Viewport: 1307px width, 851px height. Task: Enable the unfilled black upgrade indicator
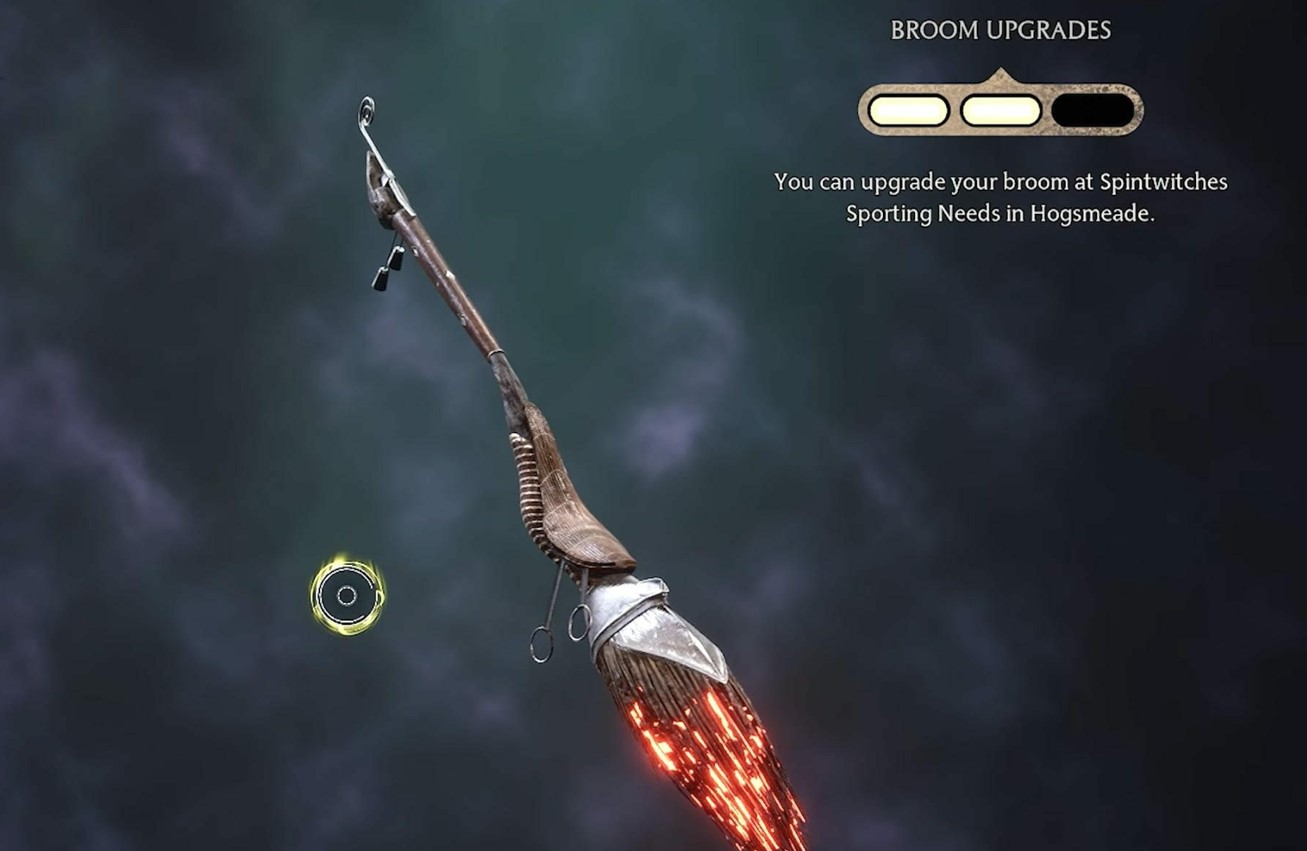(x=1090, y=109)
